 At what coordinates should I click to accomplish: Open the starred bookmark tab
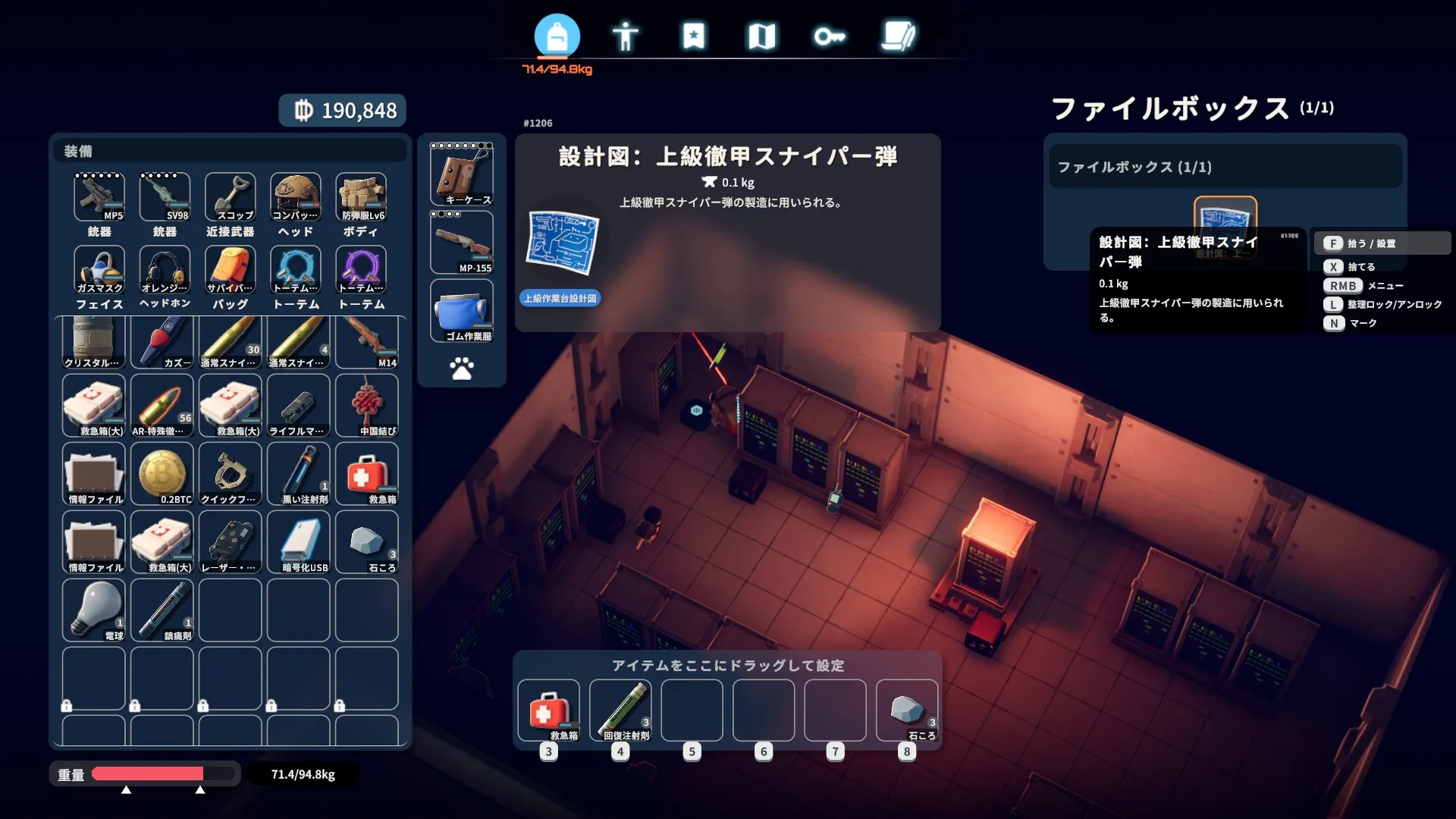tap(693, 36)
